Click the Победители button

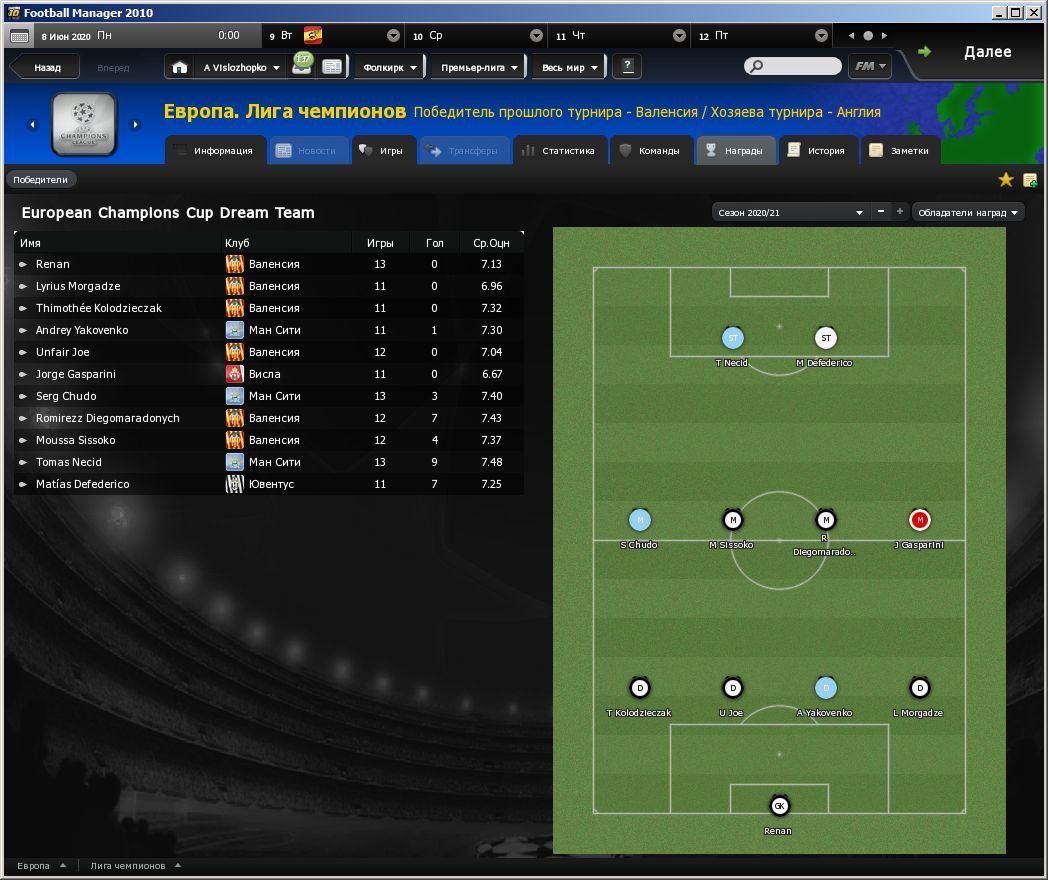(x=41, y=180)
